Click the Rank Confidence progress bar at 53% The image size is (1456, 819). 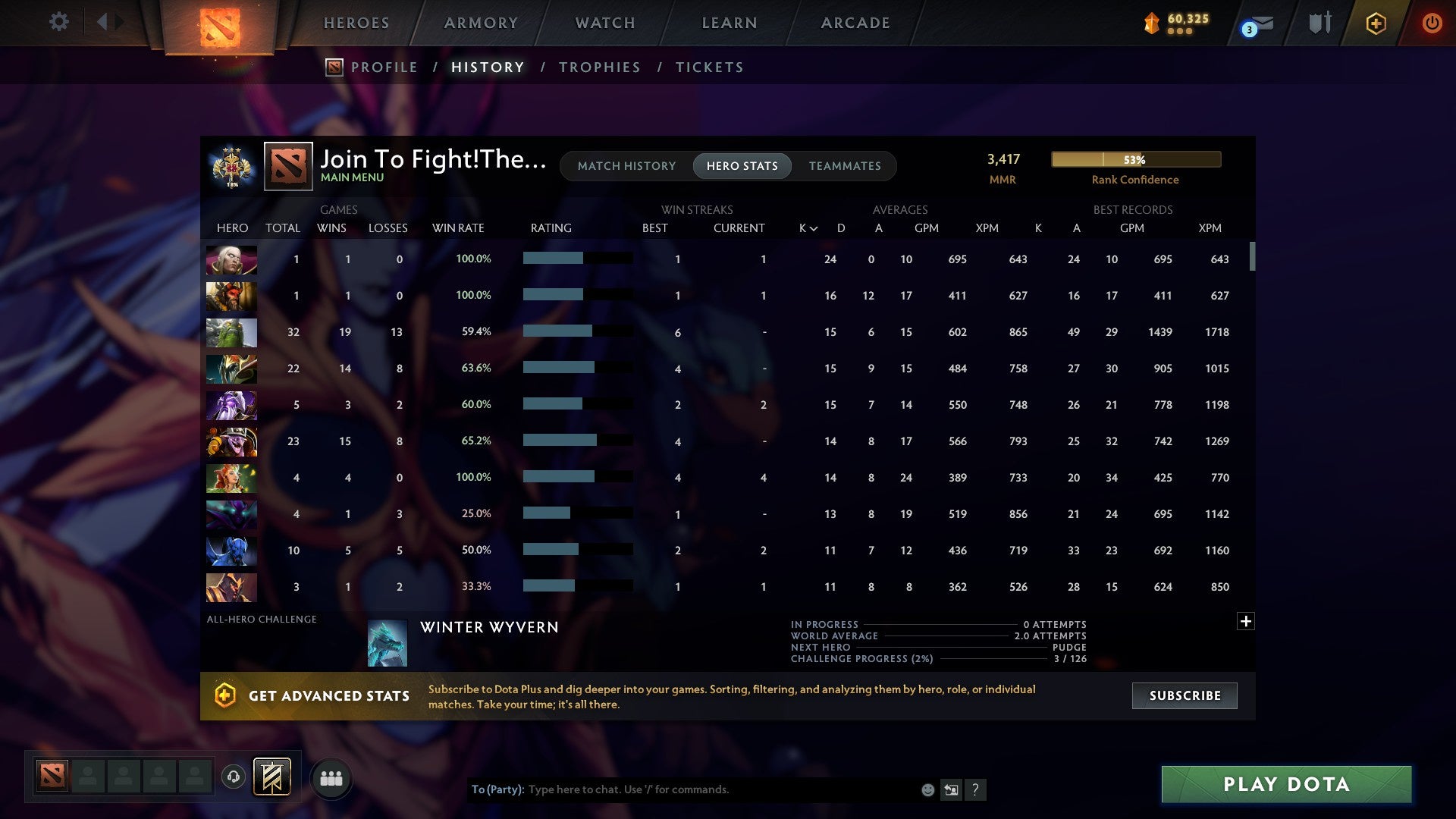click(x=1135, y=159)
